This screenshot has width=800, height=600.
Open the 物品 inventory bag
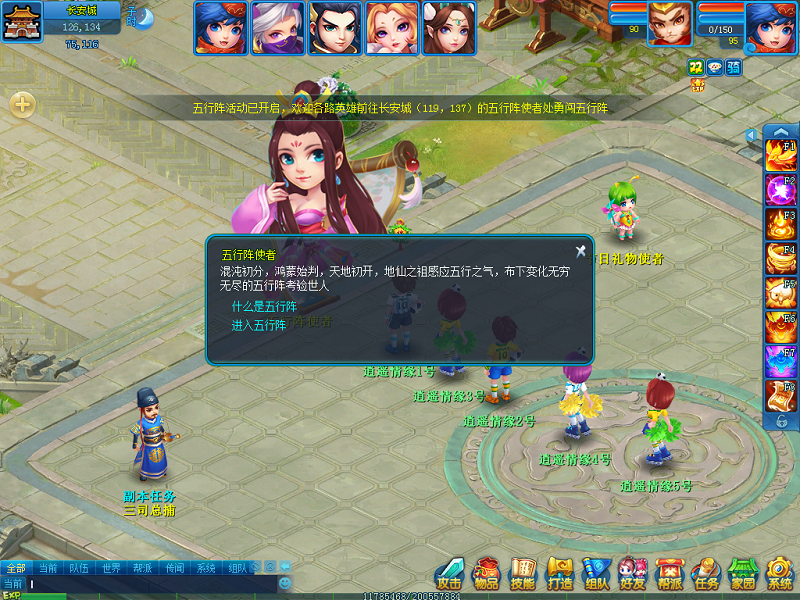(x=487, y=573)
